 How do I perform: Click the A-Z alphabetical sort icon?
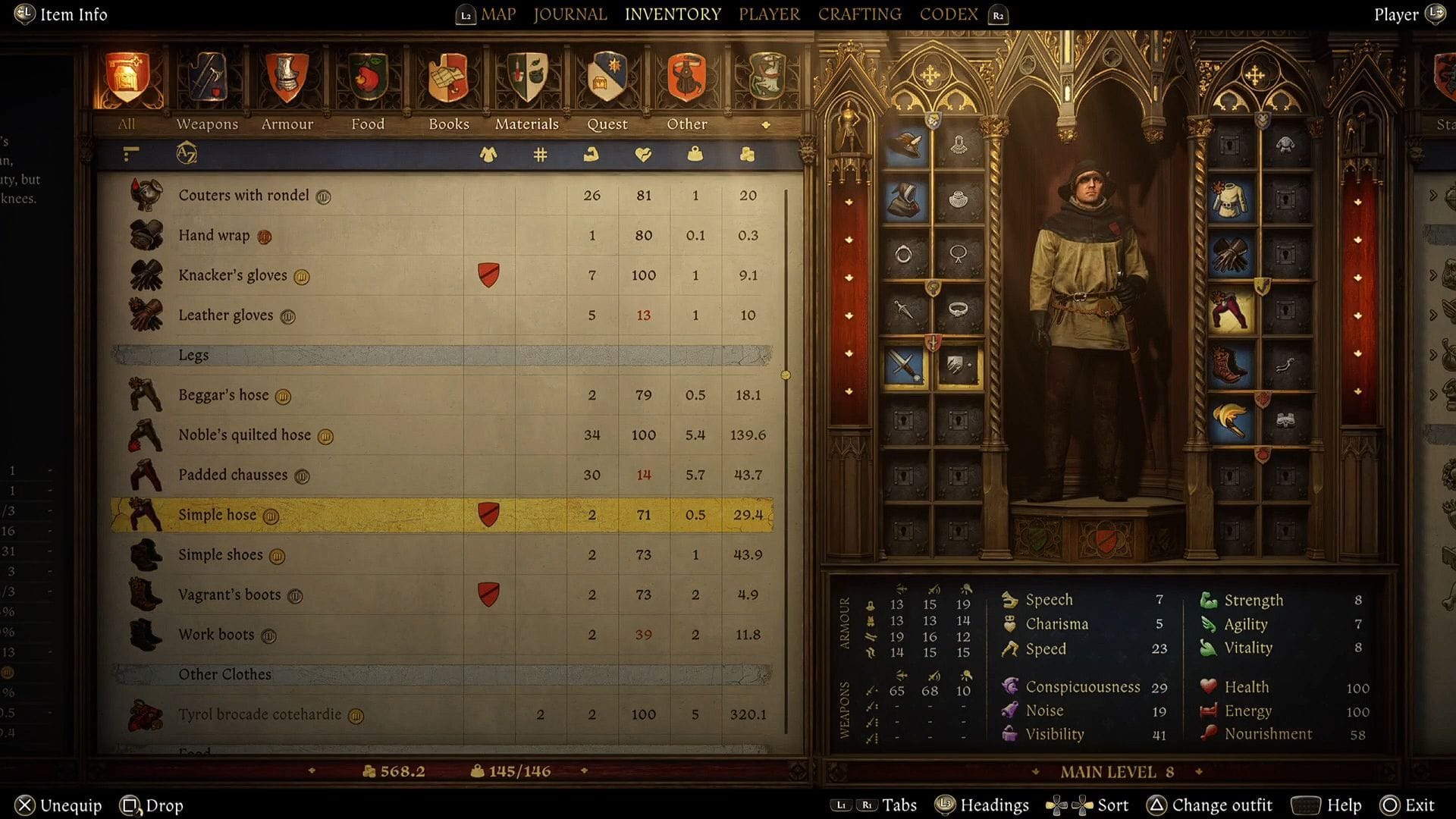click(x=187, y=154)
